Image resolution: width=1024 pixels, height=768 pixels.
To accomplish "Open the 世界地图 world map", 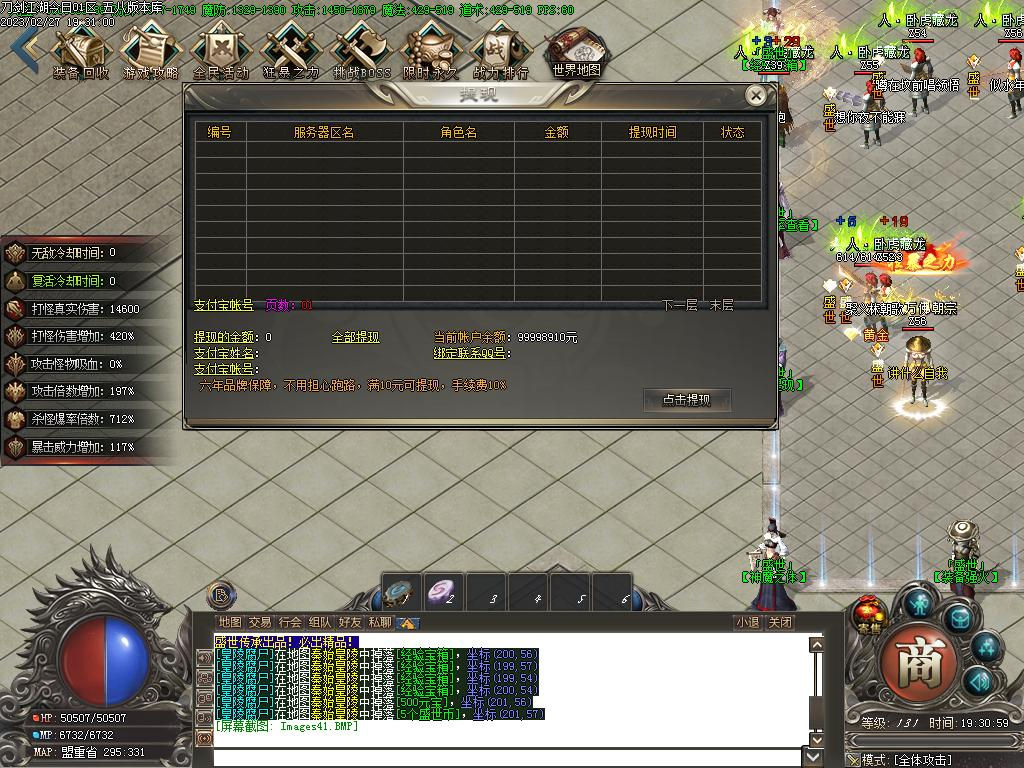I will [577, 50].
